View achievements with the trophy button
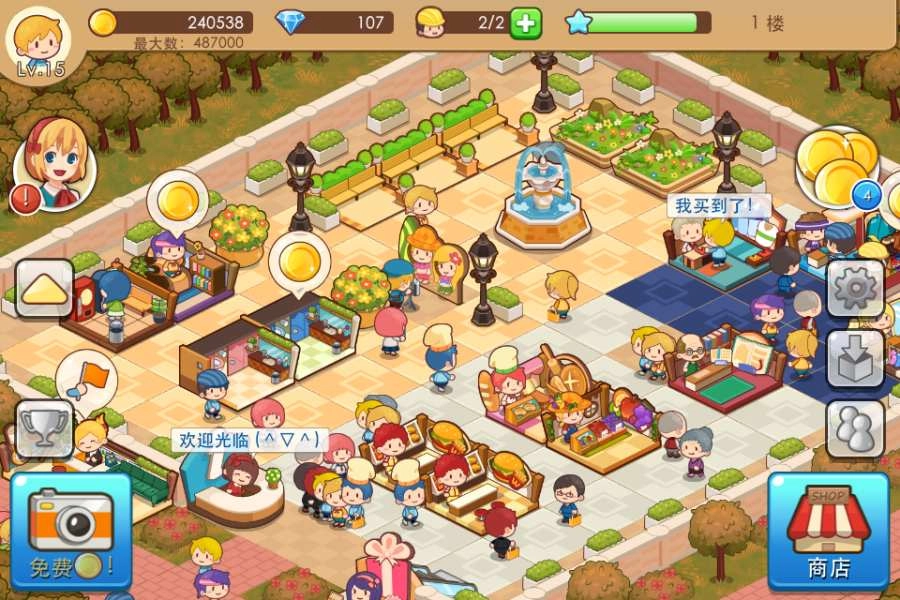Screen dimensions: 900x600 45,428
